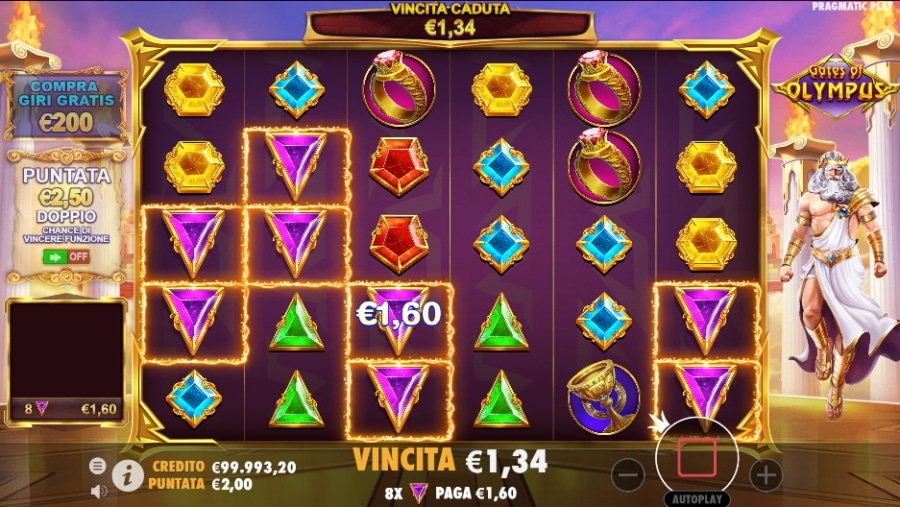Toggle the Doppio chance OFF switch
The width and height of the screenshot is (900, 507).
pyautogui.click(x=66, y=256)
